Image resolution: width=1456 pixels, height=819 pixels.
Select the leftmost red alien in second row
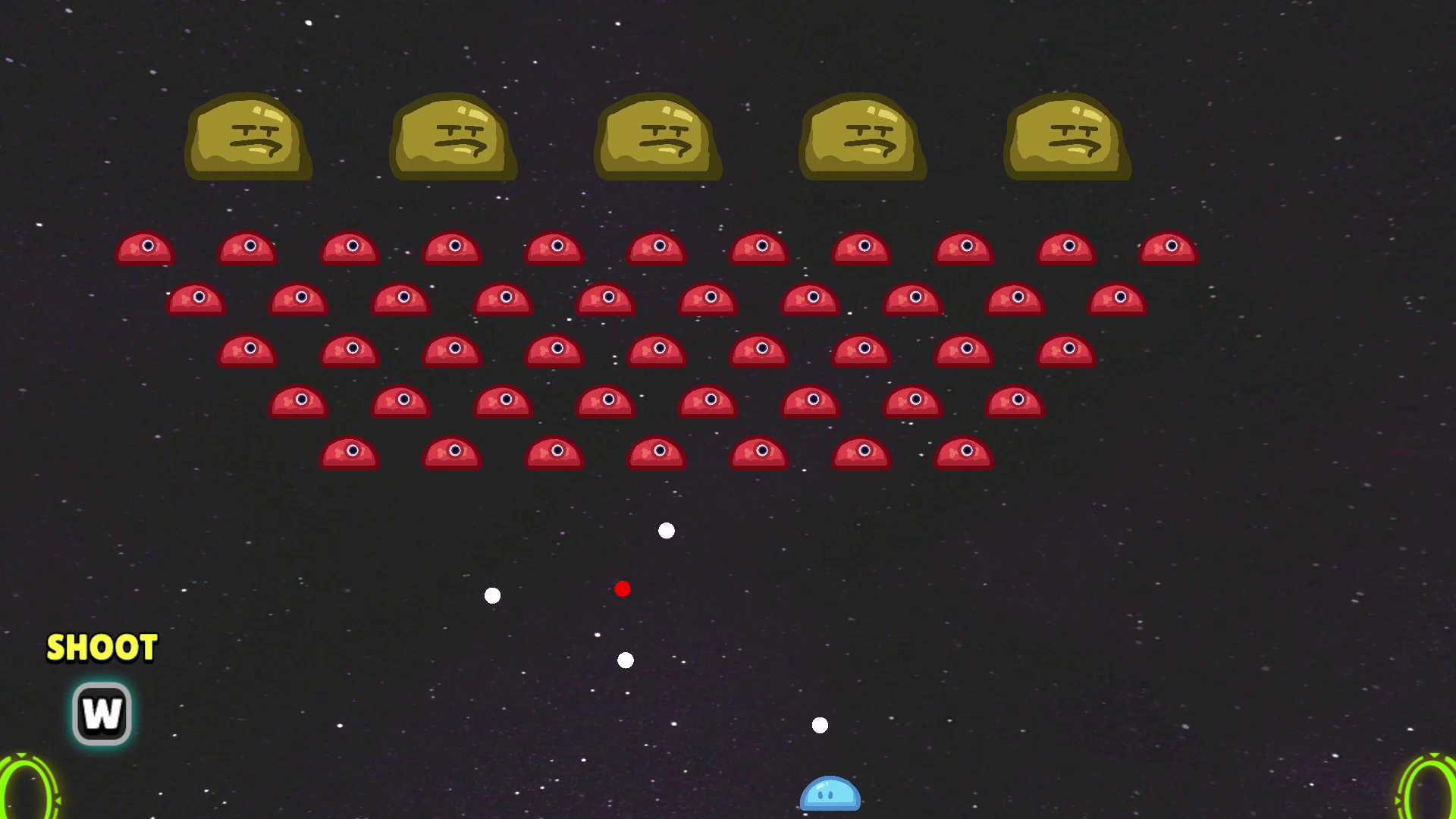194,297
